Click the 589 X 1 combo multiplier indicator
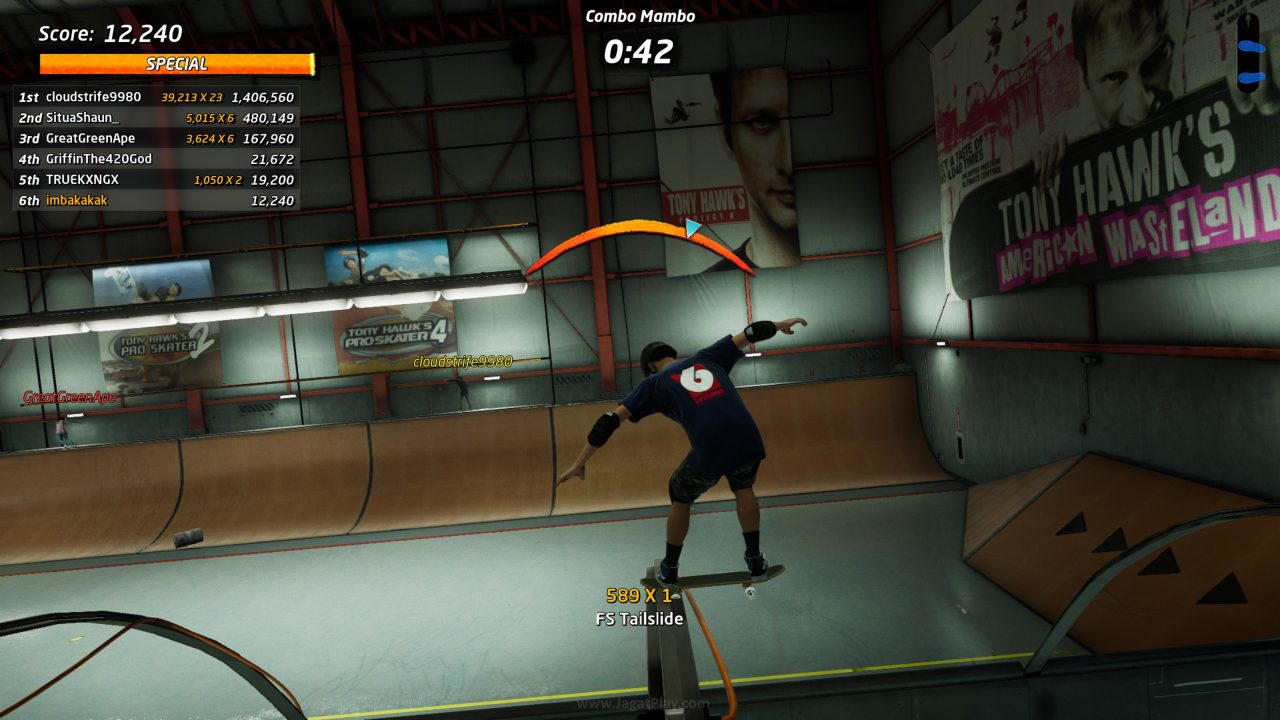This screenshot has width=1280, height=720. (638, 596)
